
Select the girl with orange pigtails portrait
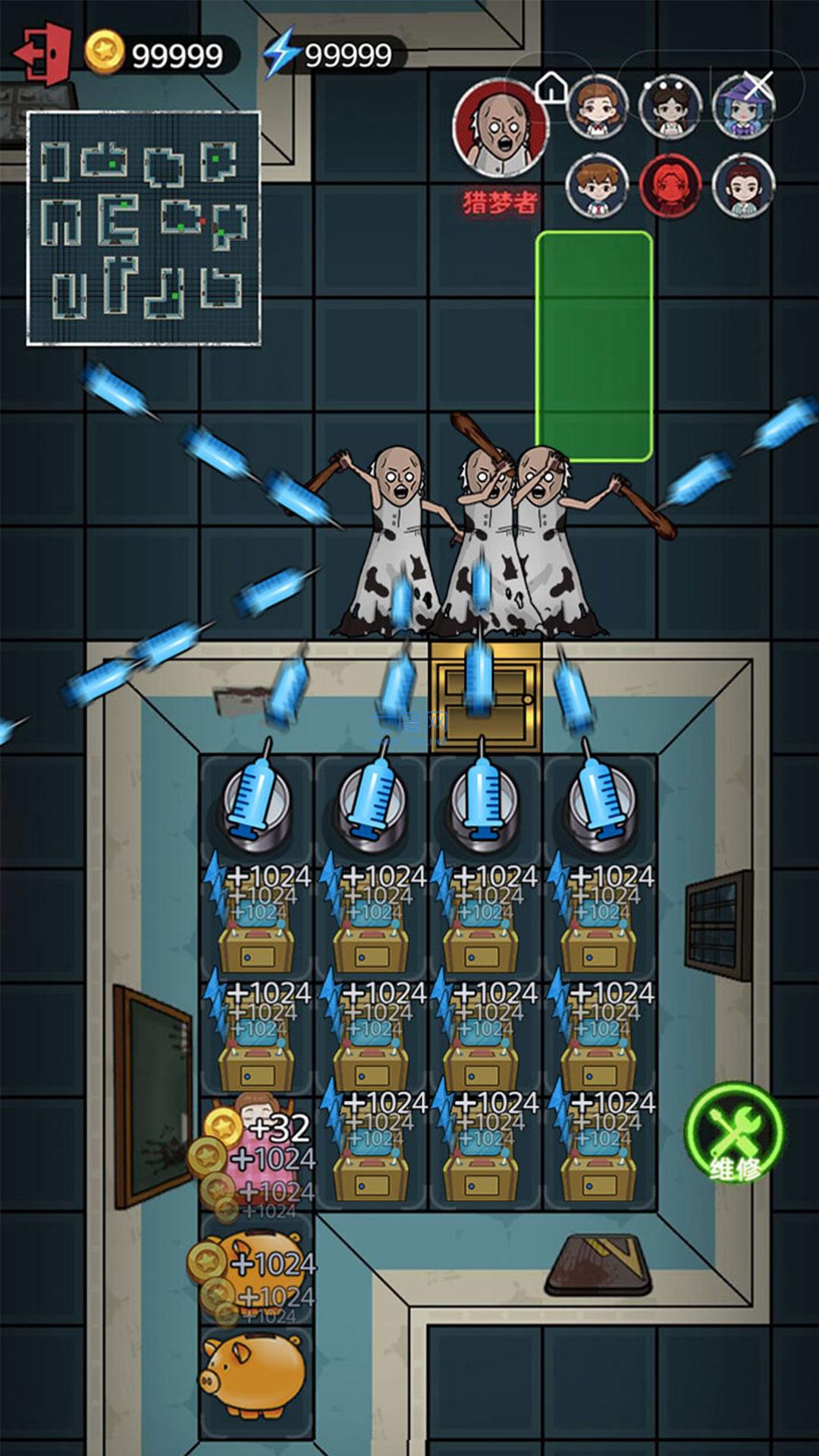pos(598,107)
